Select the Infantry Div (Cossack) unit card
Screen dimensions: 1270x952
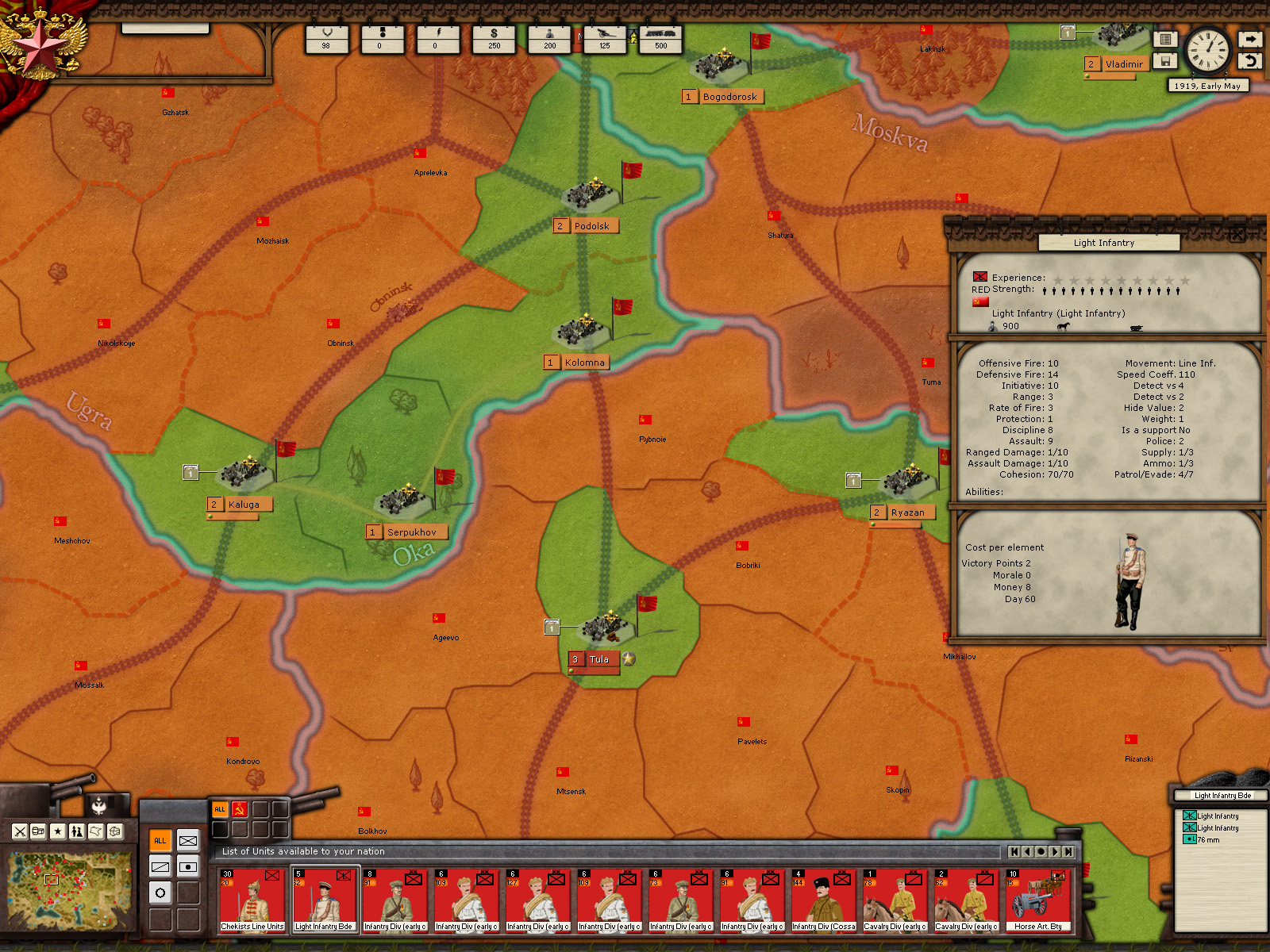824,901
